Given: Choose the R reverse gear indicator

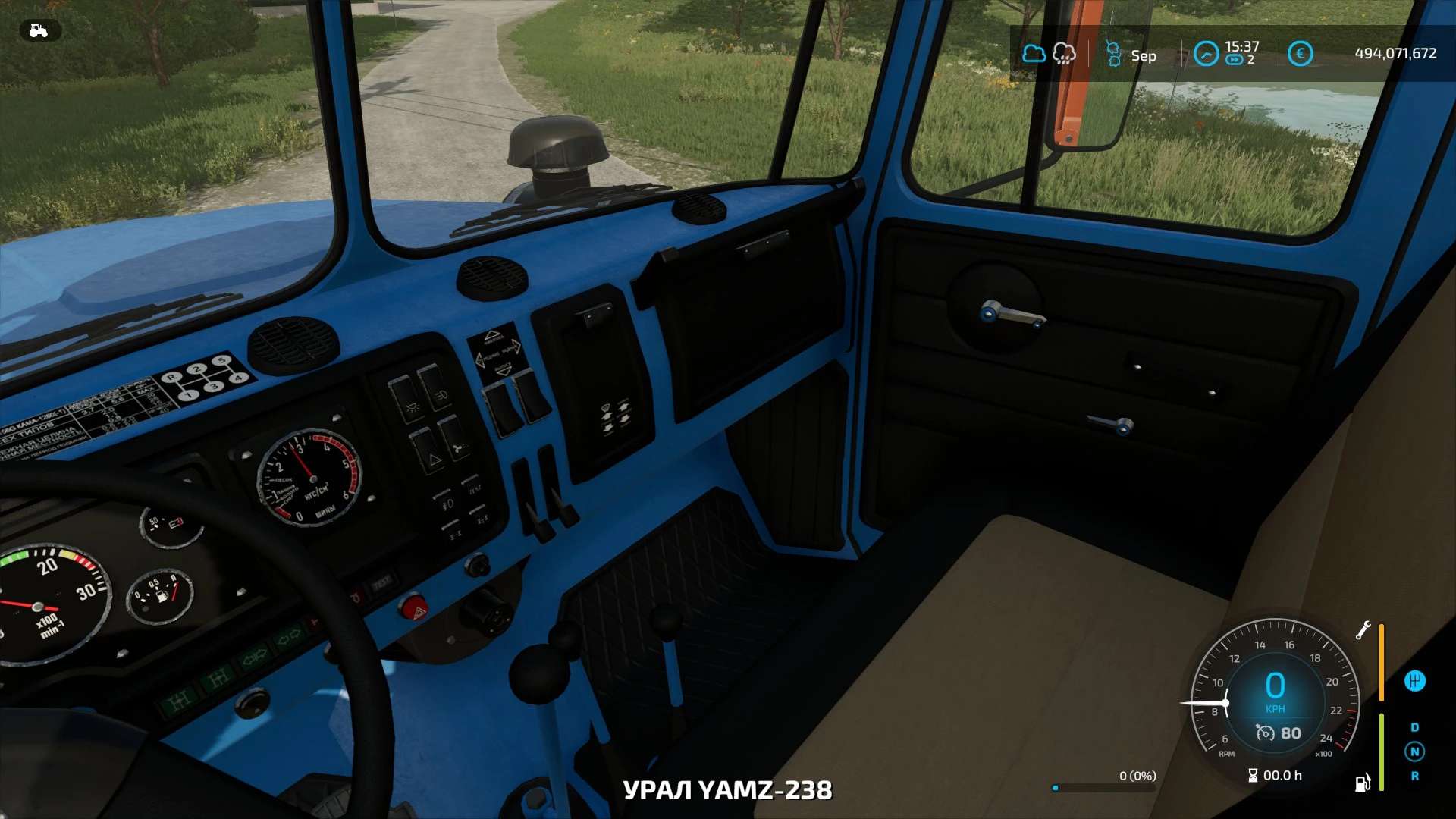Looking at the screenshot, I should click(1414, 776).
